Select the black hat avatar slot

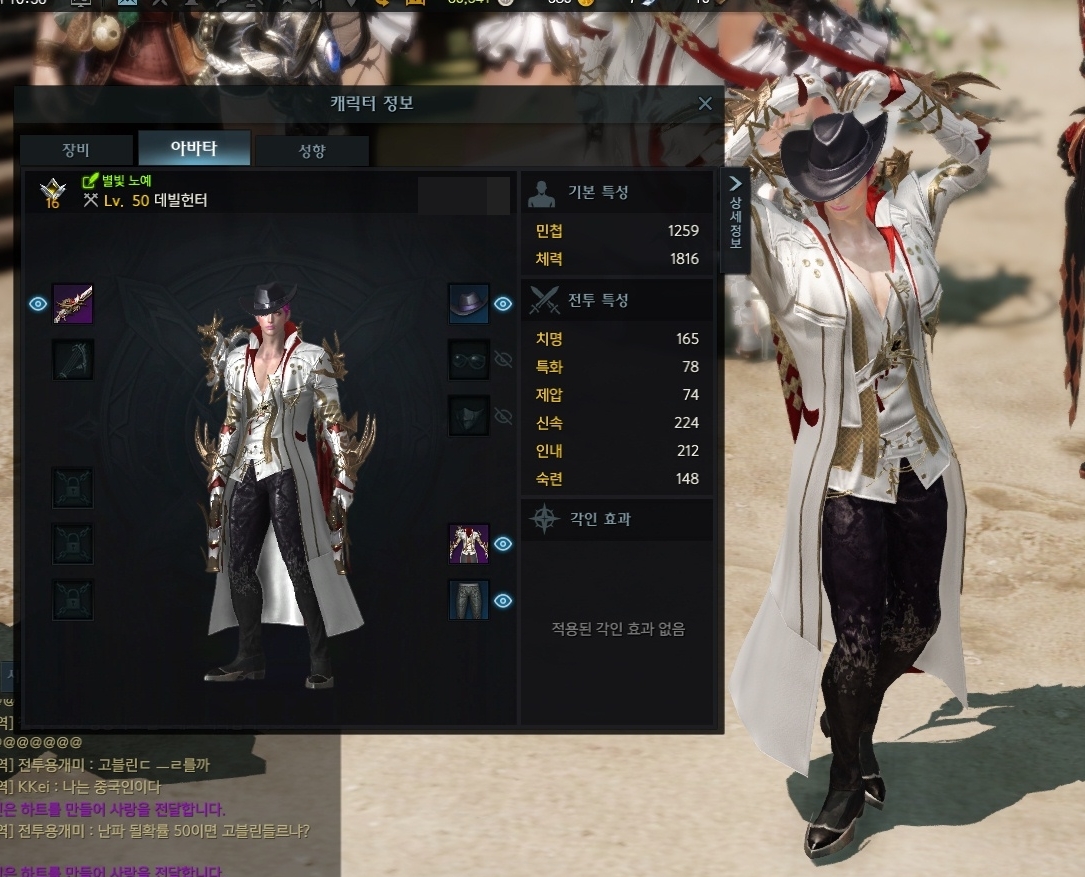[468, 304]
